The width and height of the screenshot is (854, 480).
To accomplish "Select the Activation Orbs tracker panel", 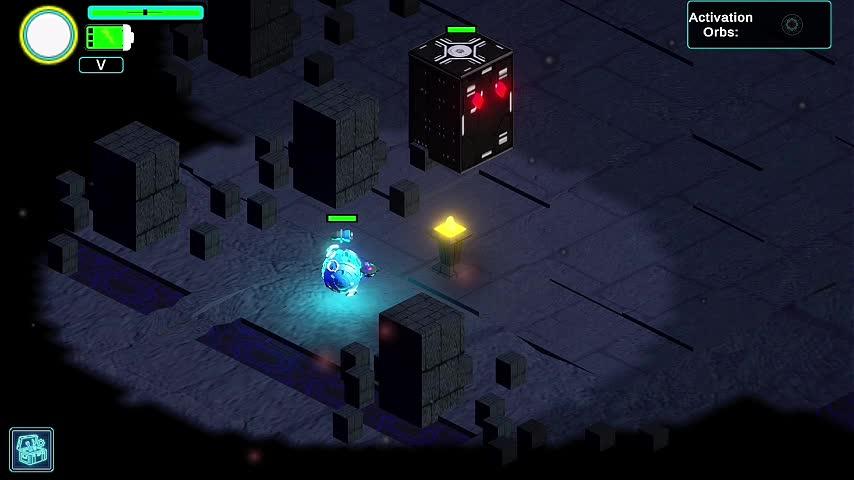I will pyautogui.click(x=758, y=25).
